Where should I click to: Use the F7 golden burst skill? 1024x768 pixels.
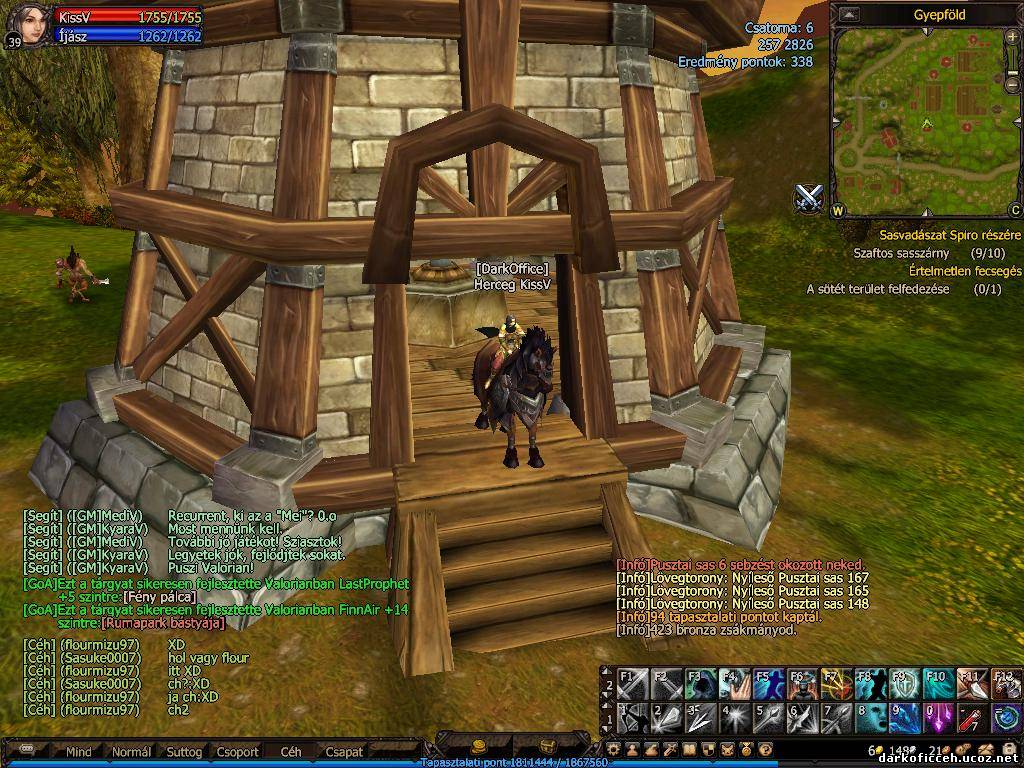click(836, 685)
